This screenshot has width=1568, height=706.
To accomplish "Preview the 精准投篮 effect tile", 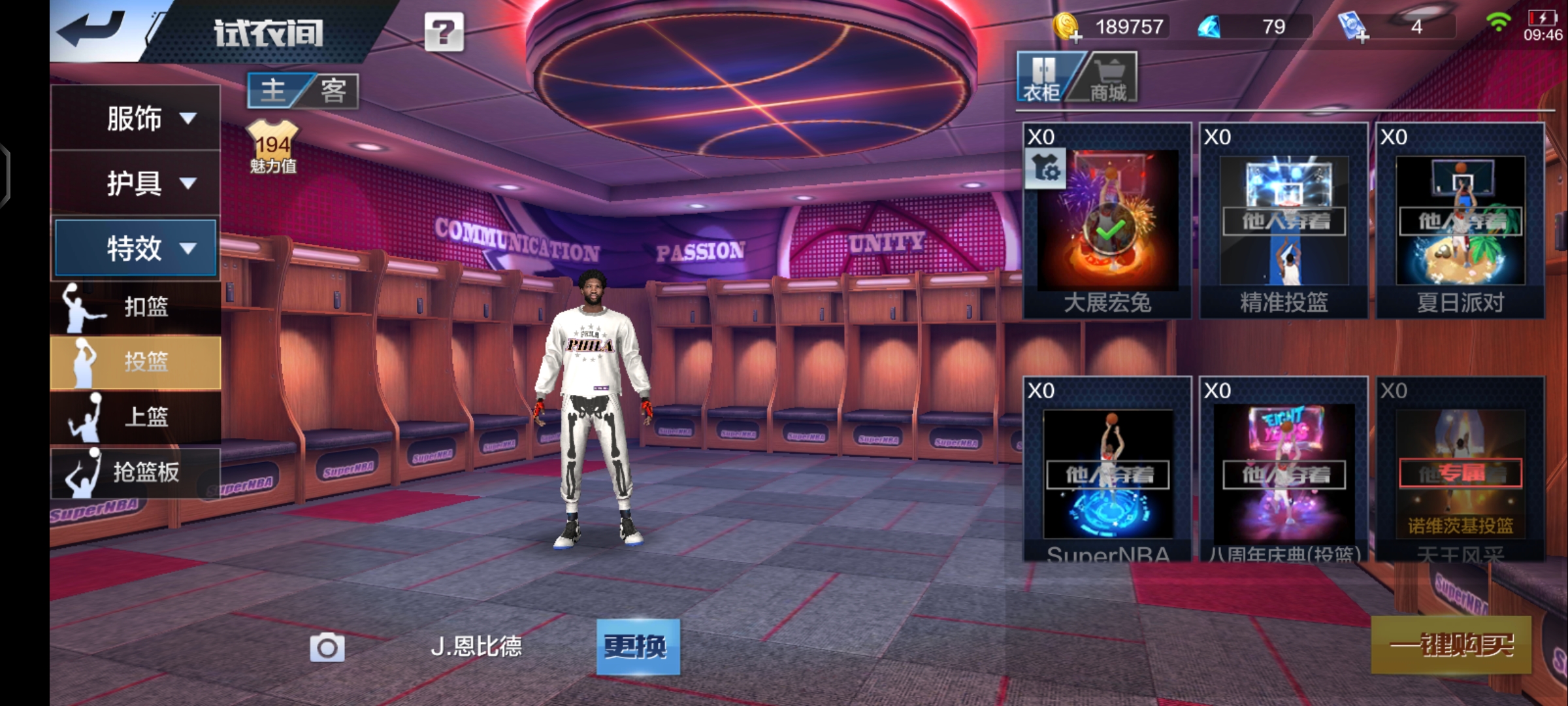I will [x=1284, y=222].
